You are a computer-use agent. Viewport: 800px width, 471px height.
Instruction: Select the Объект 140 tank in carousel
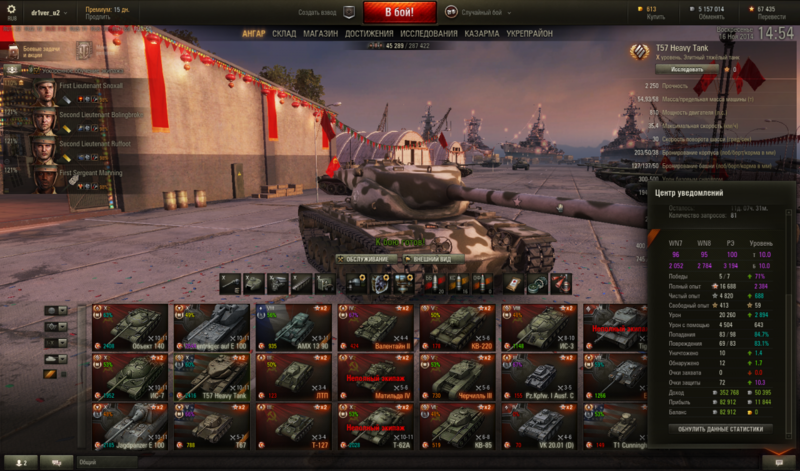(x=132, y=325)
